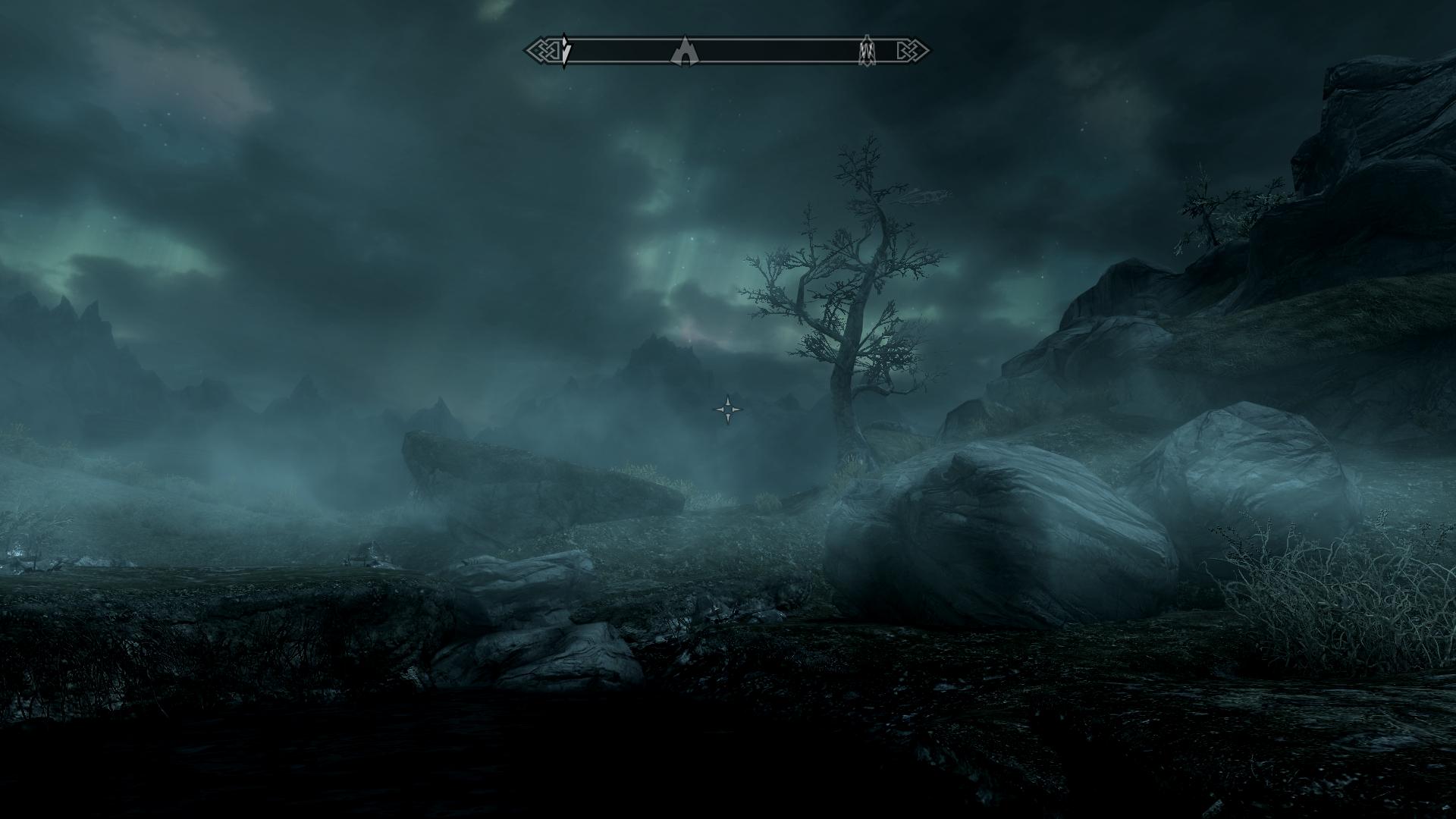
Task: Click the faded W marker on the compass
Action: [867, 52]
